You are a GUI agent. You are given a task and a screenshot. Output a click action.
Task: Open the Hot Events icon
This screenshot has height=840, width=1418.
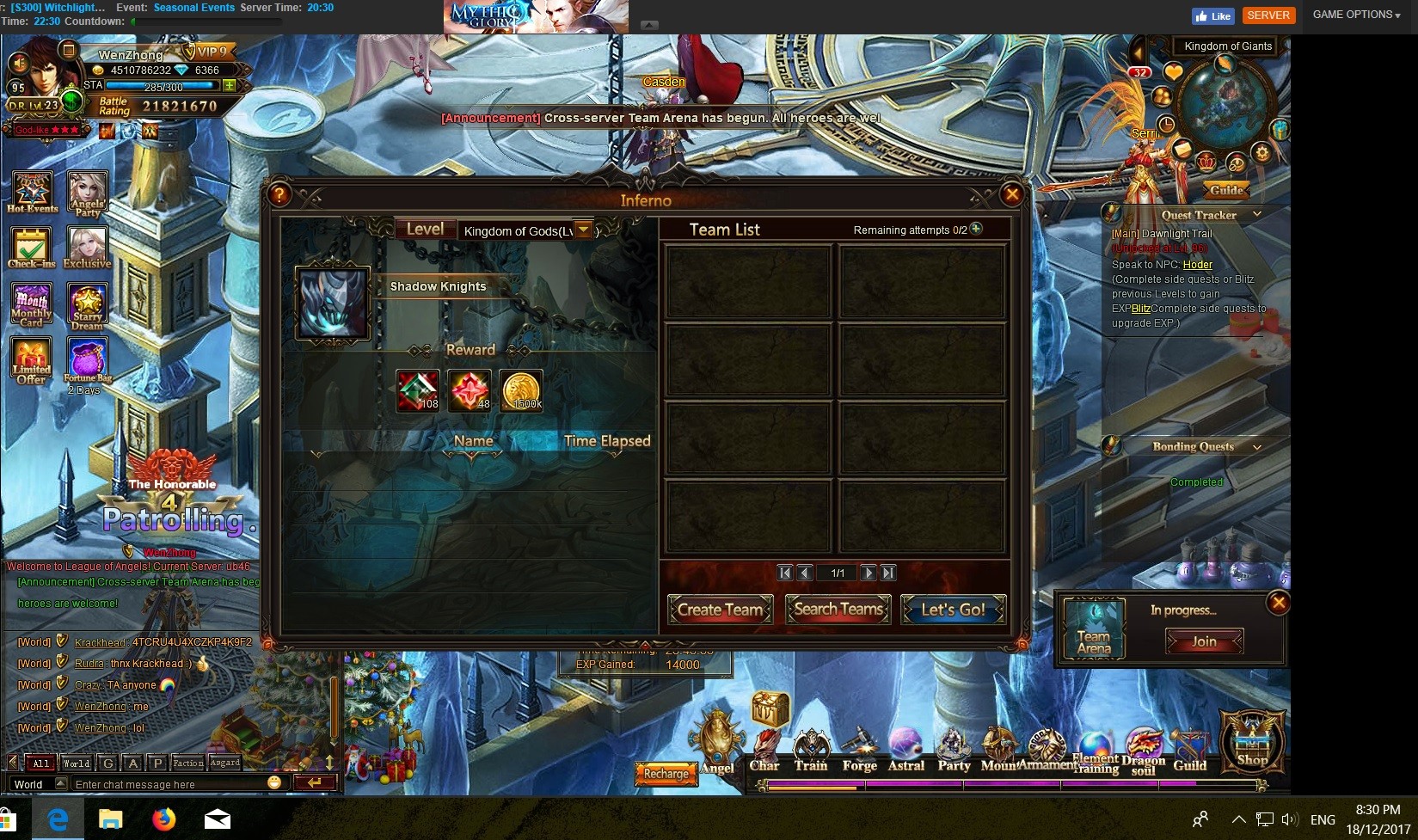(32, 193)
